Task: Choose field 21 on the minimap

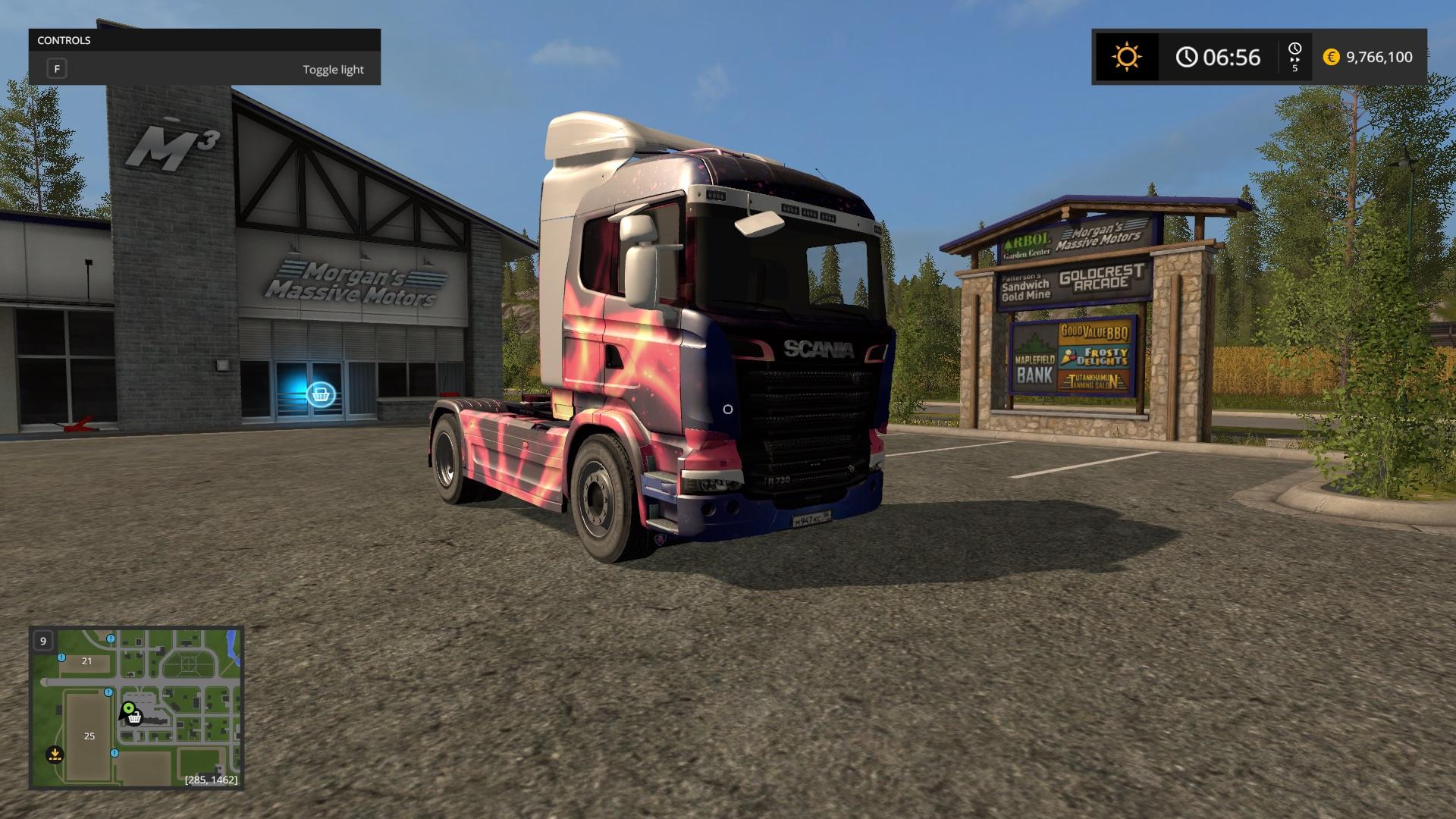Action: 86,661
